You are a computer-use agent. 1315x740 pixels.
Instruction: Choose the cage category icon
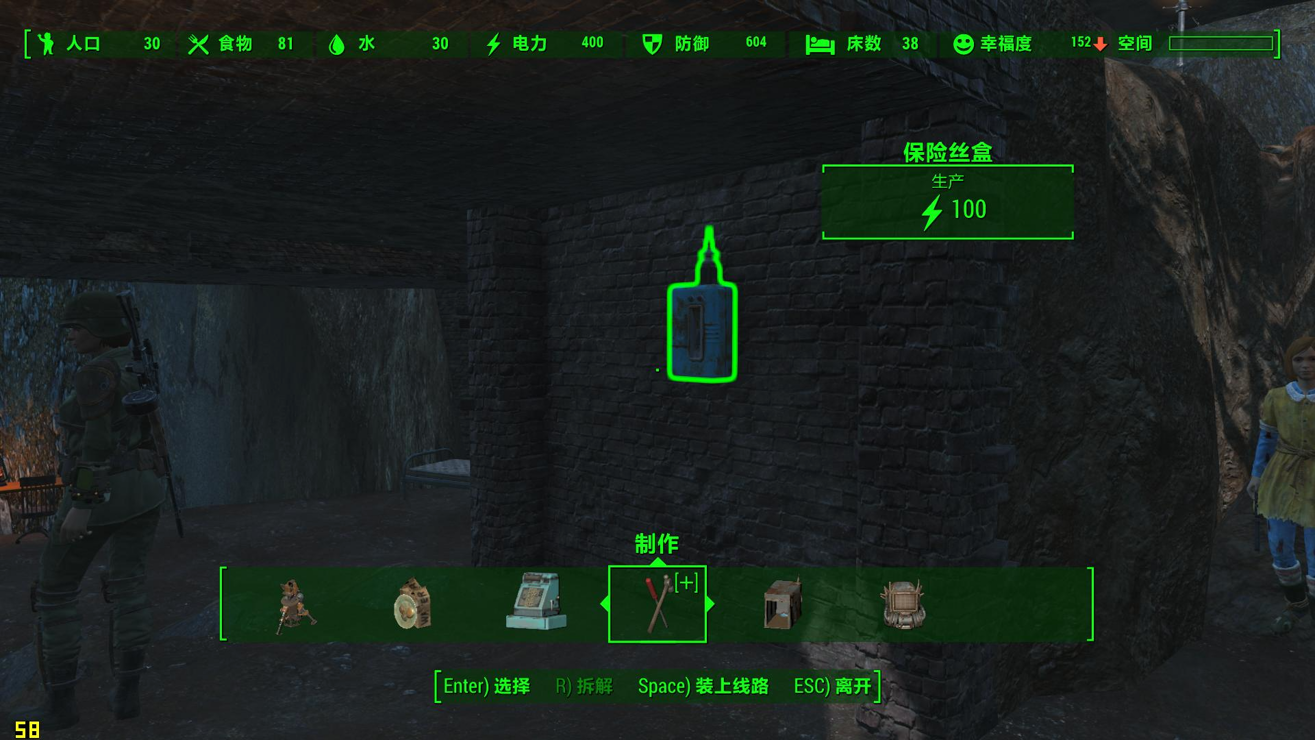781,604
